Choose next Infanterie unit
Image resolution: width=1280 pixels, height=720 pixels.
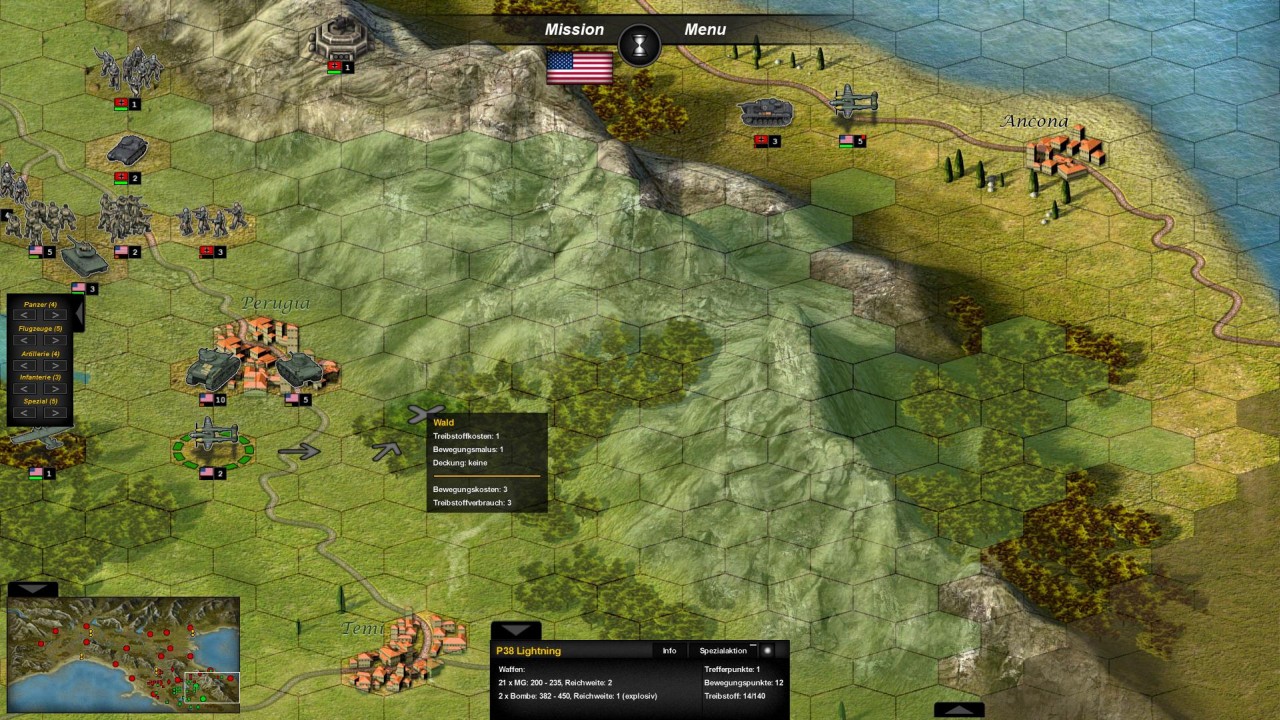tap(55, 389)
